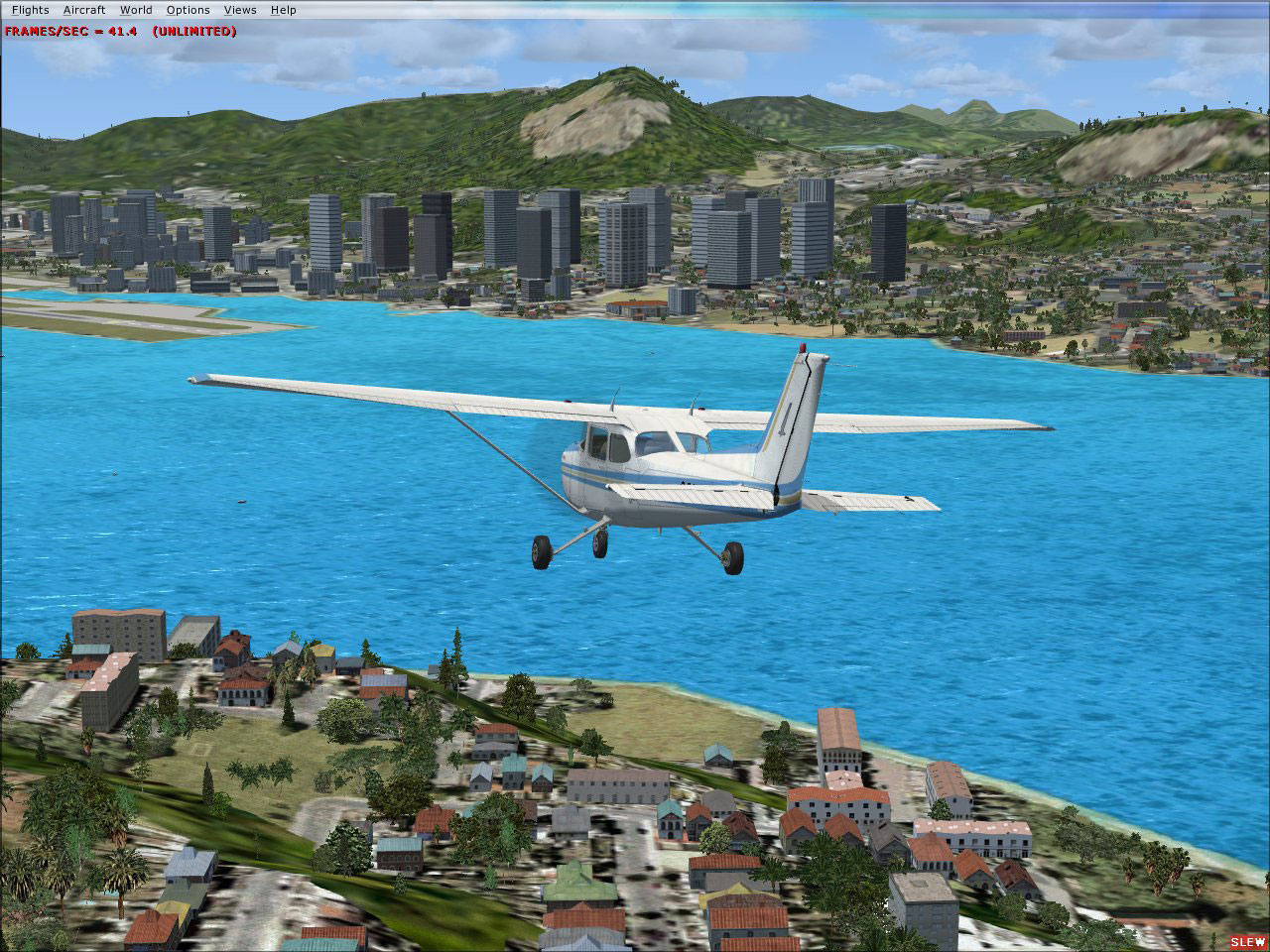Open the Views menu
Viewport: 1270px width, 952px height.
coord(239,9)
